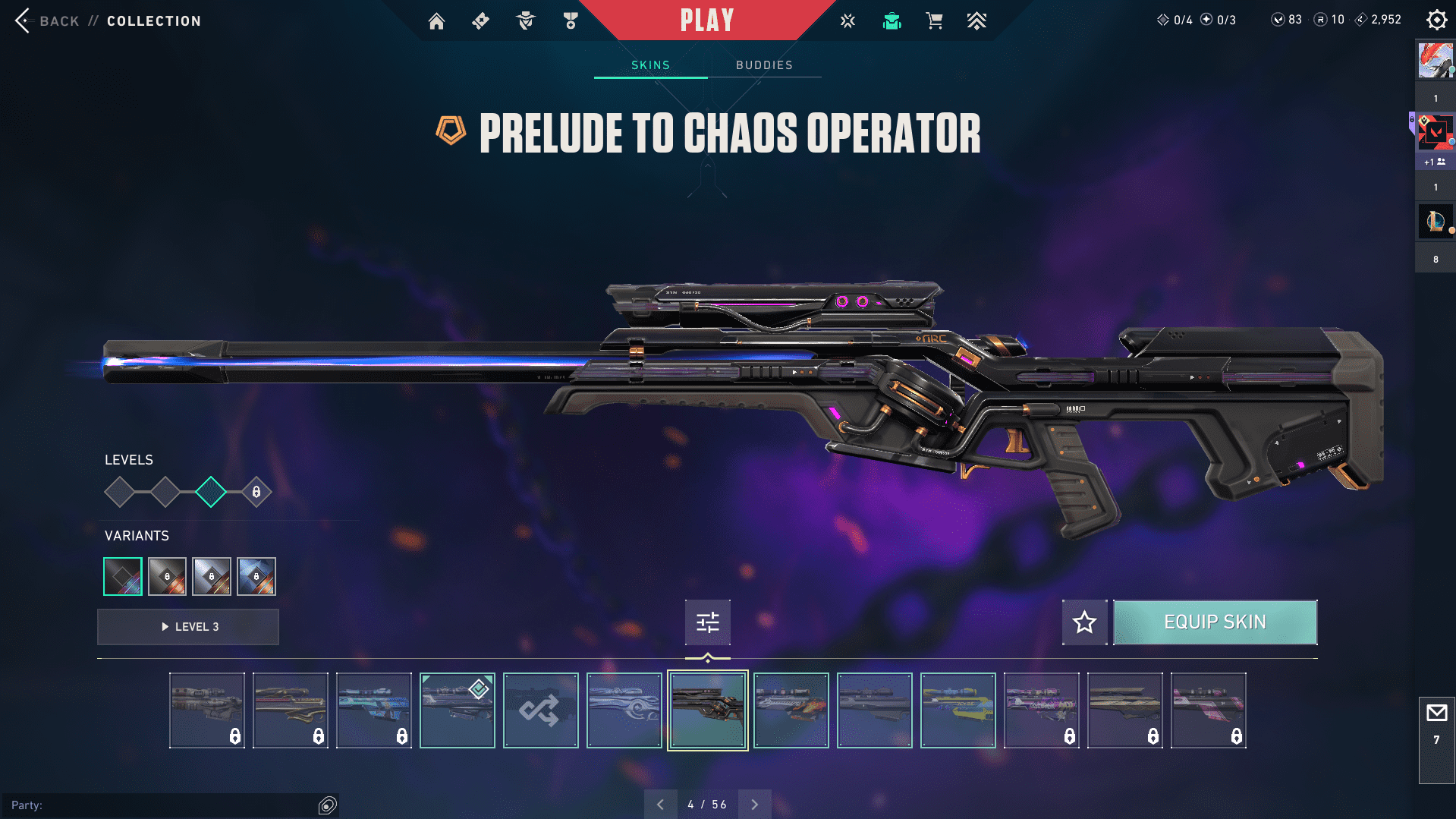The image size is (1456, 819).
Task: Play the Level 3 preview video
Action: tap(188, 627)
